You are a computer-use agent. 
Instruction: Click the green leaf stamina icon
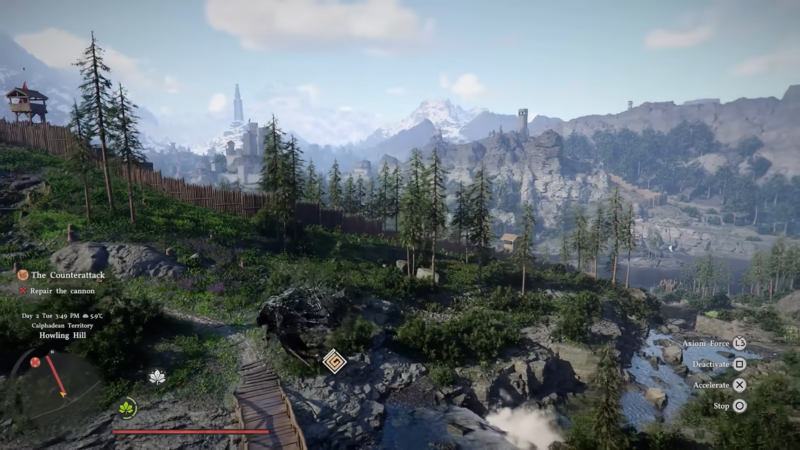click(x=127, y=408)
